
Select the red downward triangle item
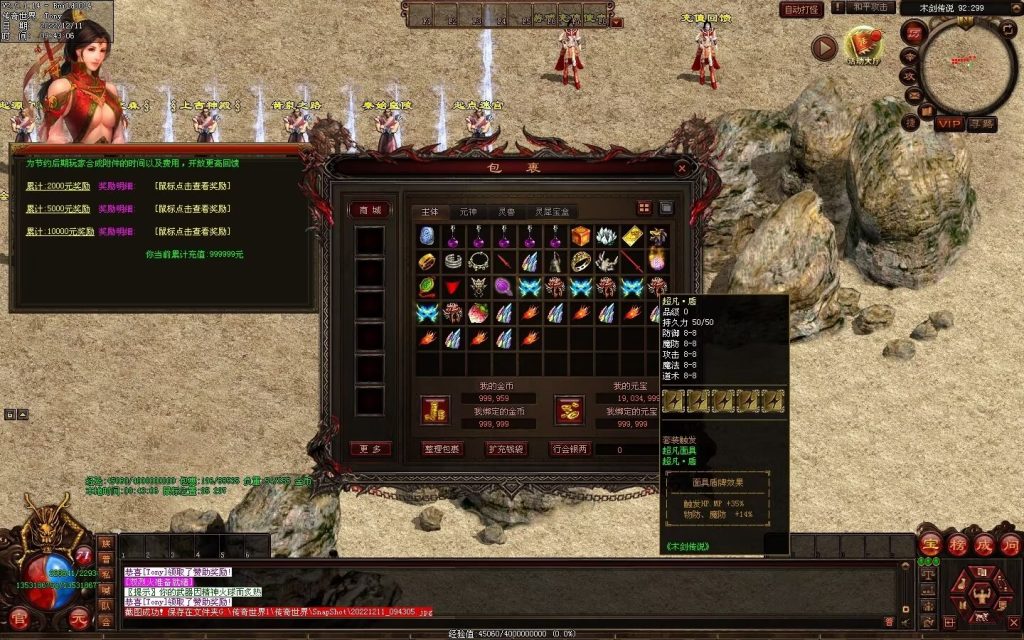[454, 288]
